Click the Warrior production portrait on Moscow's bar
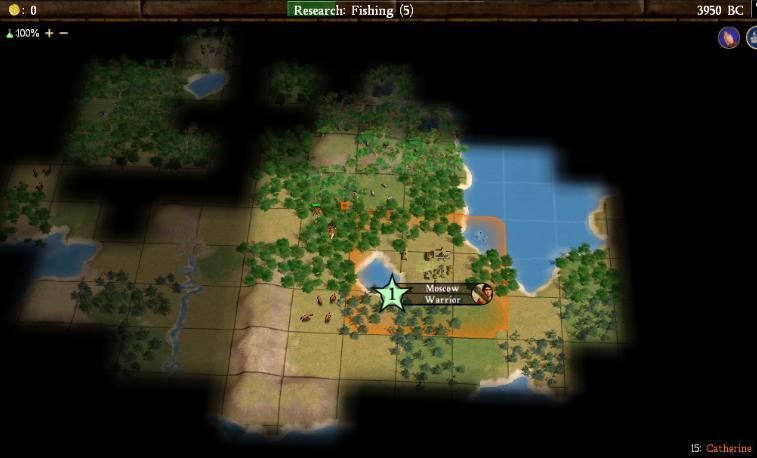Screen dimensions: 757x458 (x=483, y=293)
